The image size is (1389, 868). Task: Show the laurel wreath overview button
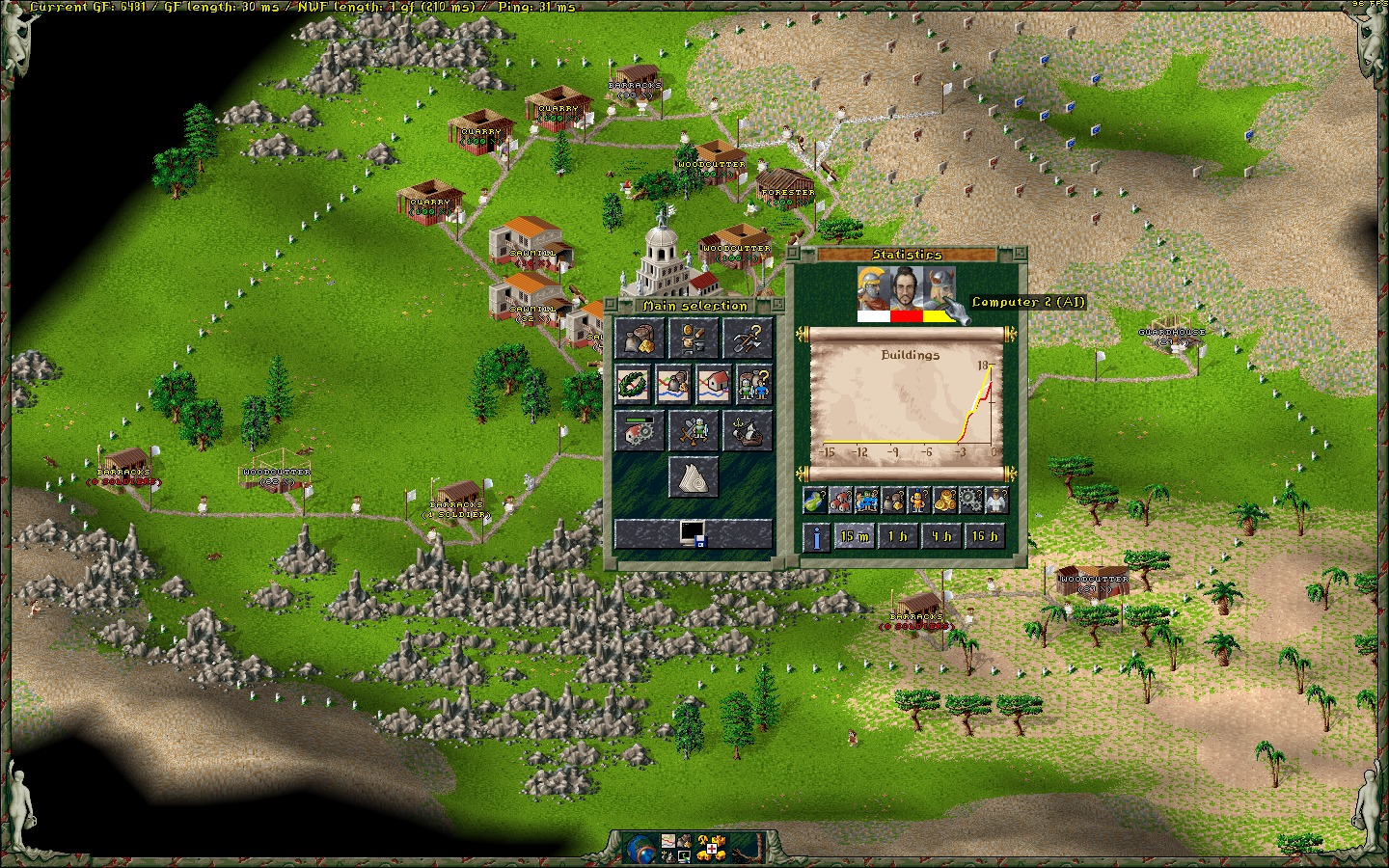[634, 384]
